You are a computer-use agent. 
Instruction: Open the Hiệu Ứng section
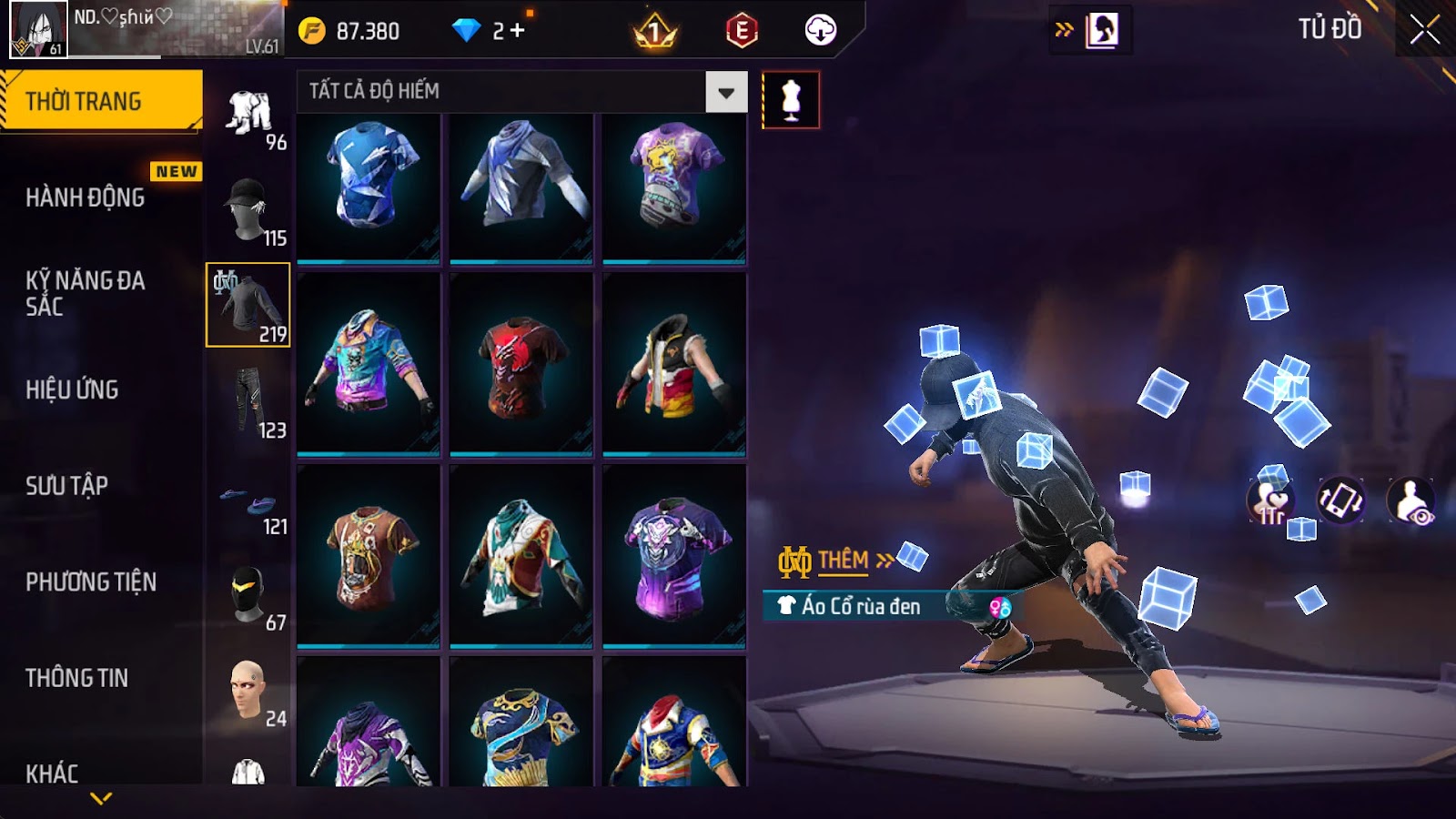[72, 389]
